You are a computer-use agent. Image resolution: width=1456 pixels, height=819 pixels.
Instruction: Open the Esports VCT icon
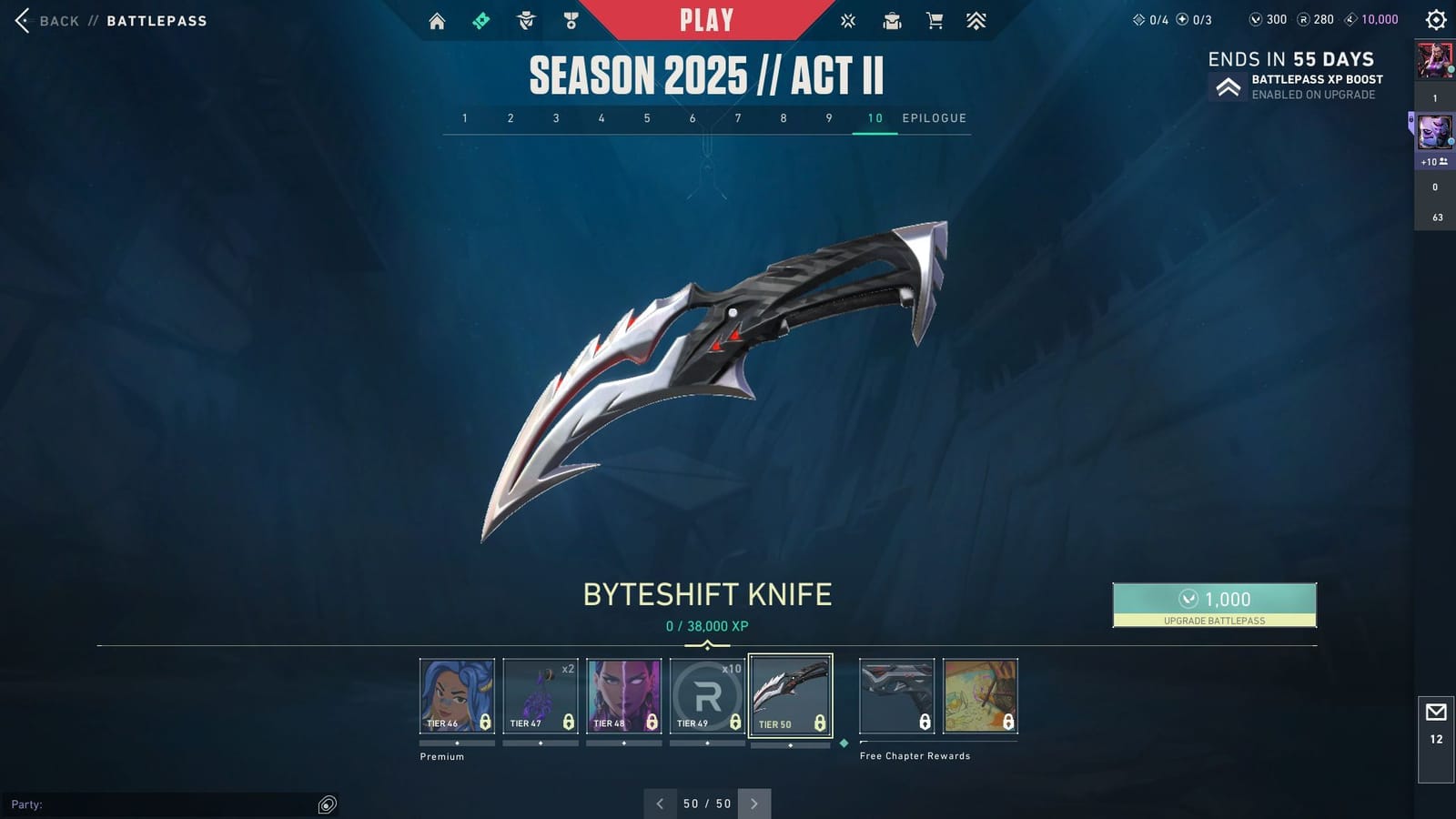point(847,19)
